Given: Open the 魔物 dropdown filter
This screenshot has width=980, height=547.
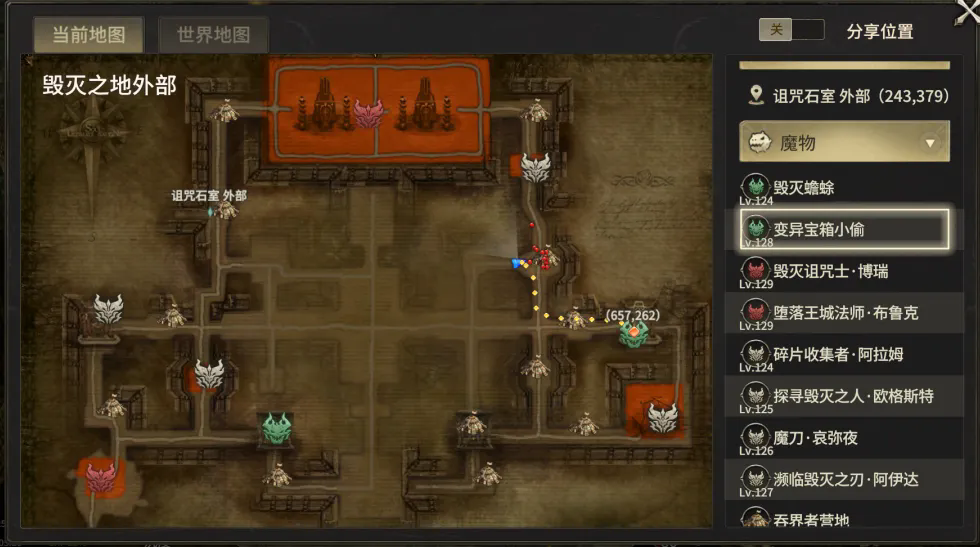Looking at the screenshot, I should (843, 143).
